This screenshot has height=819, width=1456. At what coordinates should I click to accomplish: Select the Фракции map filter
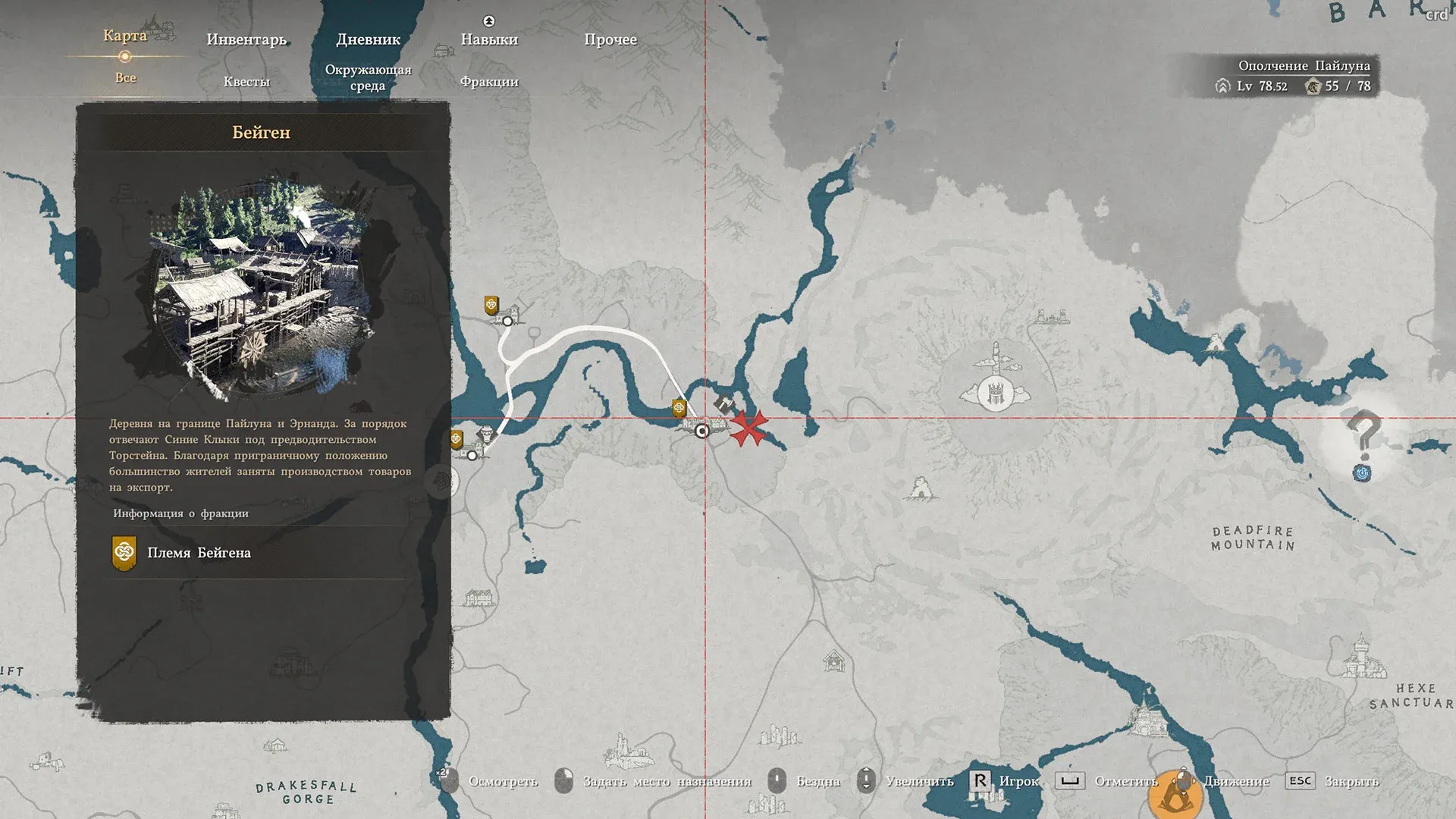489,82
